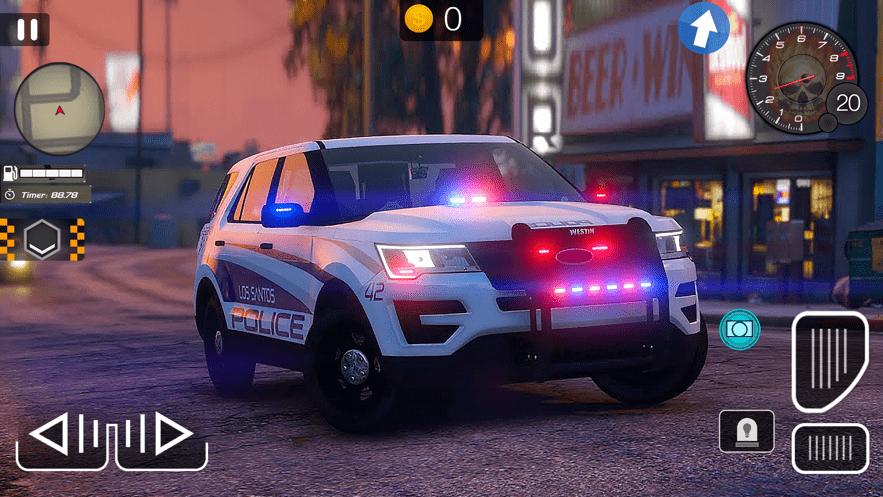Screen dimensions: 883x497
Task: Apply the wide brake pedal
Action: click(x=829, y=447)
